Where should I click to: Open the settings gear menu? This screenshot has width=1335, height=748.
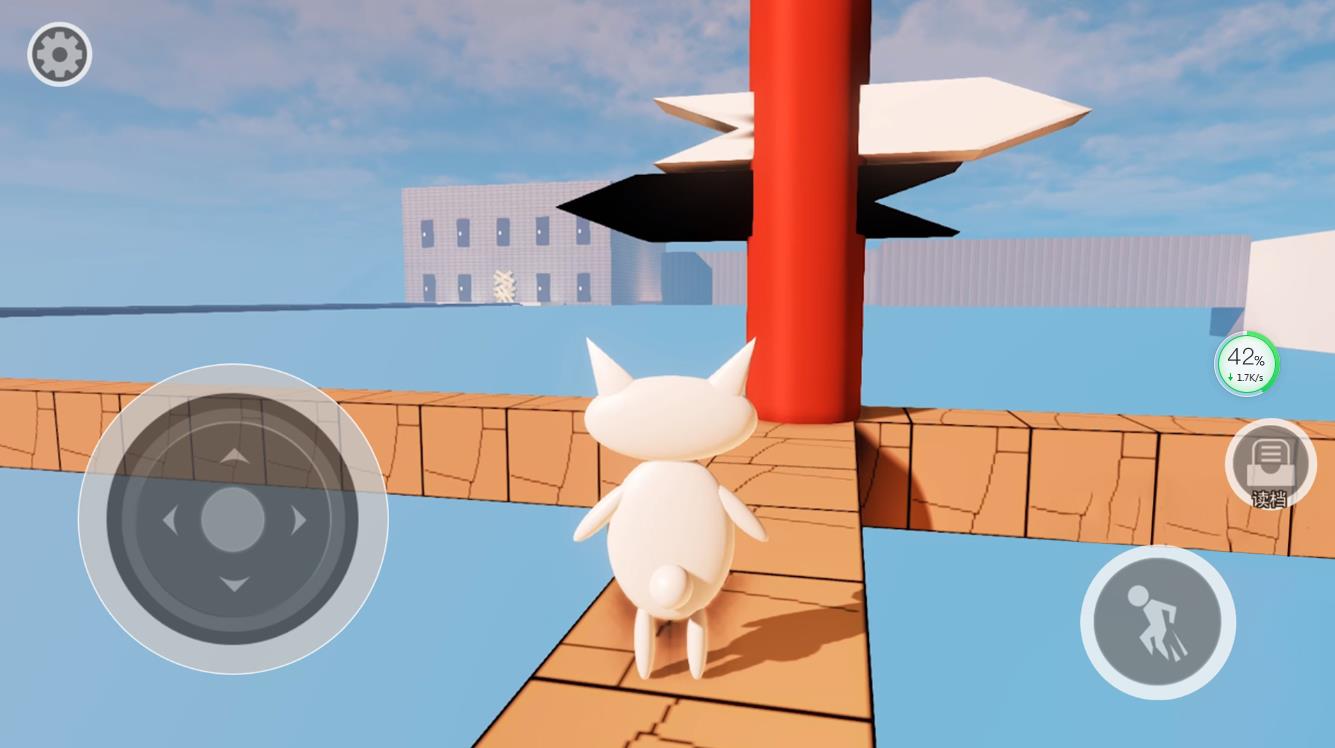[59, 54]
